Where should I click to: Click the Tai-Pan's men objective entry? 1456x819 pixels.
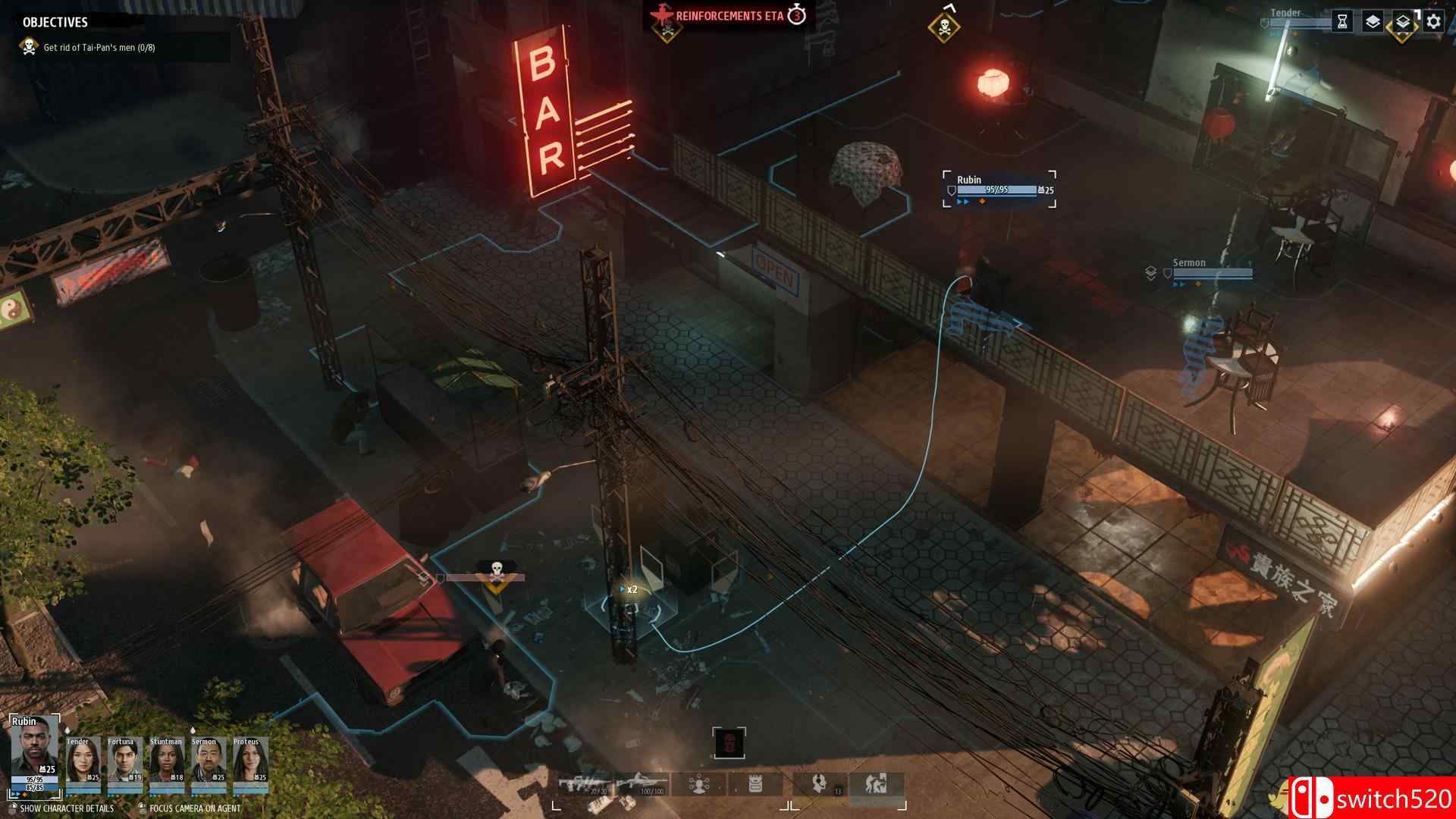99,48
